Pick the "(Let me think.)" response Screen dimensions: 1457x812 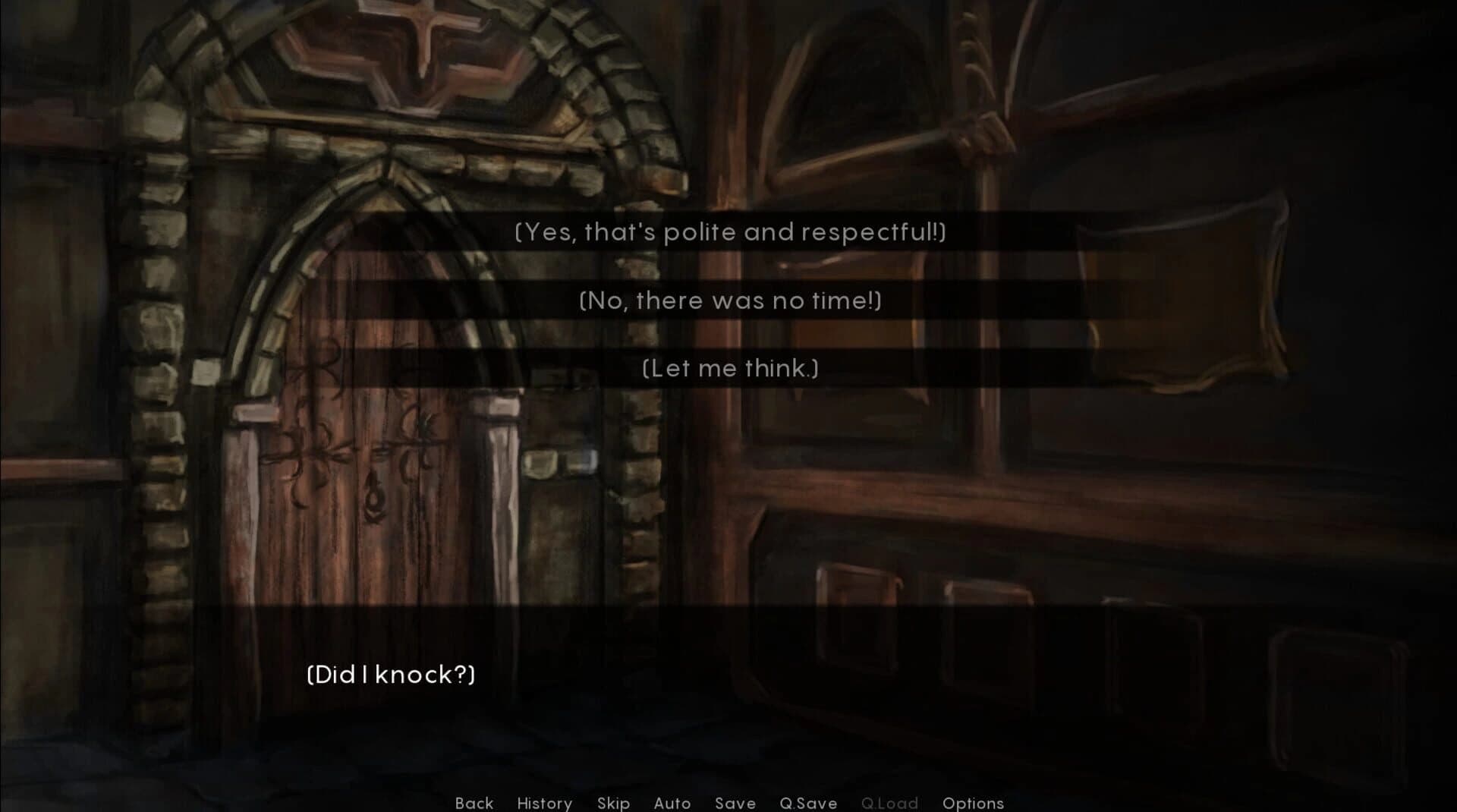[x=728, y=368]
